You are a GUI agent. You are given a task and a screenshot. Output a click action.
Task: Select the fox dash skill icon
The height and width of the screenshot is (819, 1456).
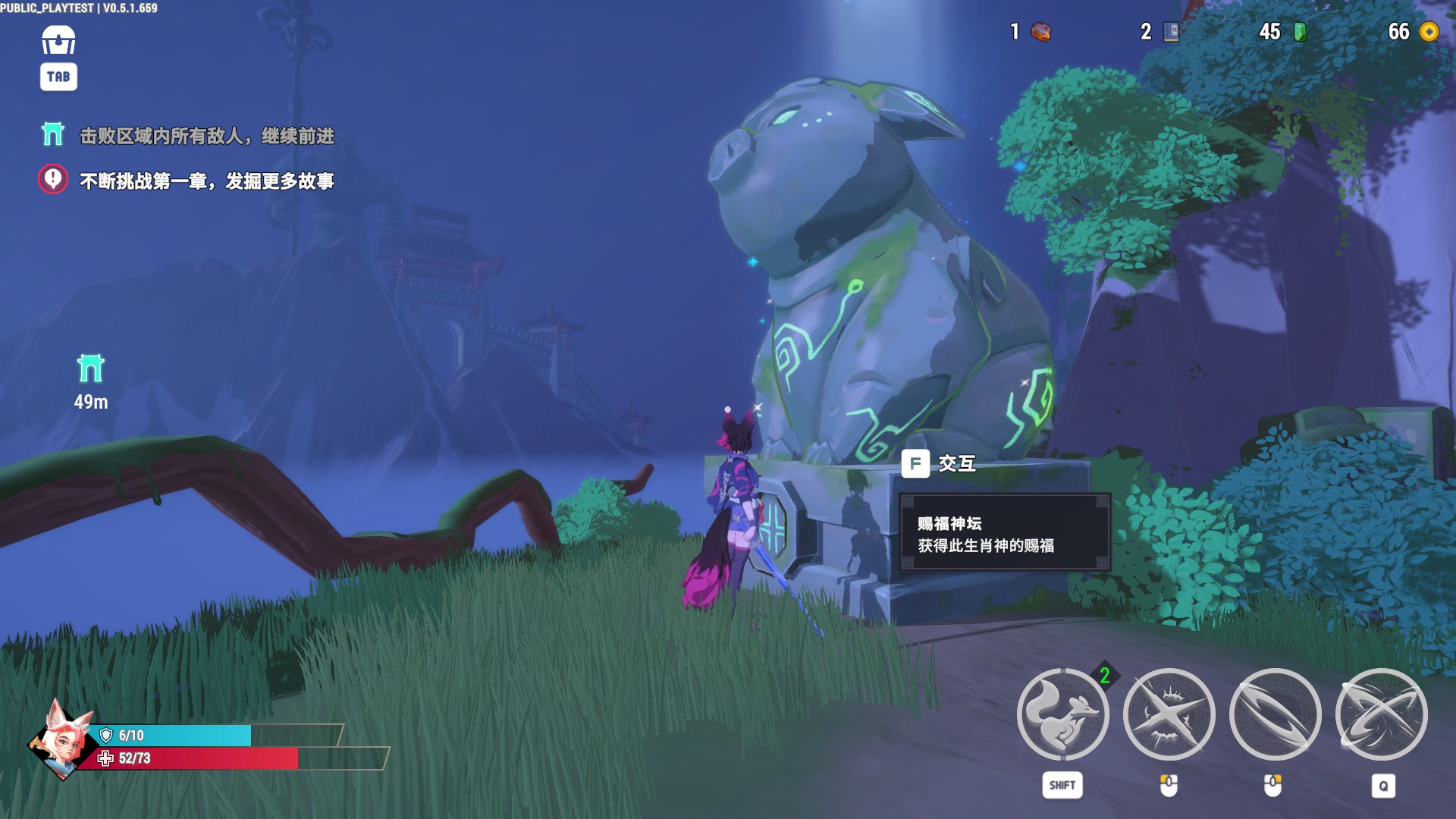pos(1062,714)
